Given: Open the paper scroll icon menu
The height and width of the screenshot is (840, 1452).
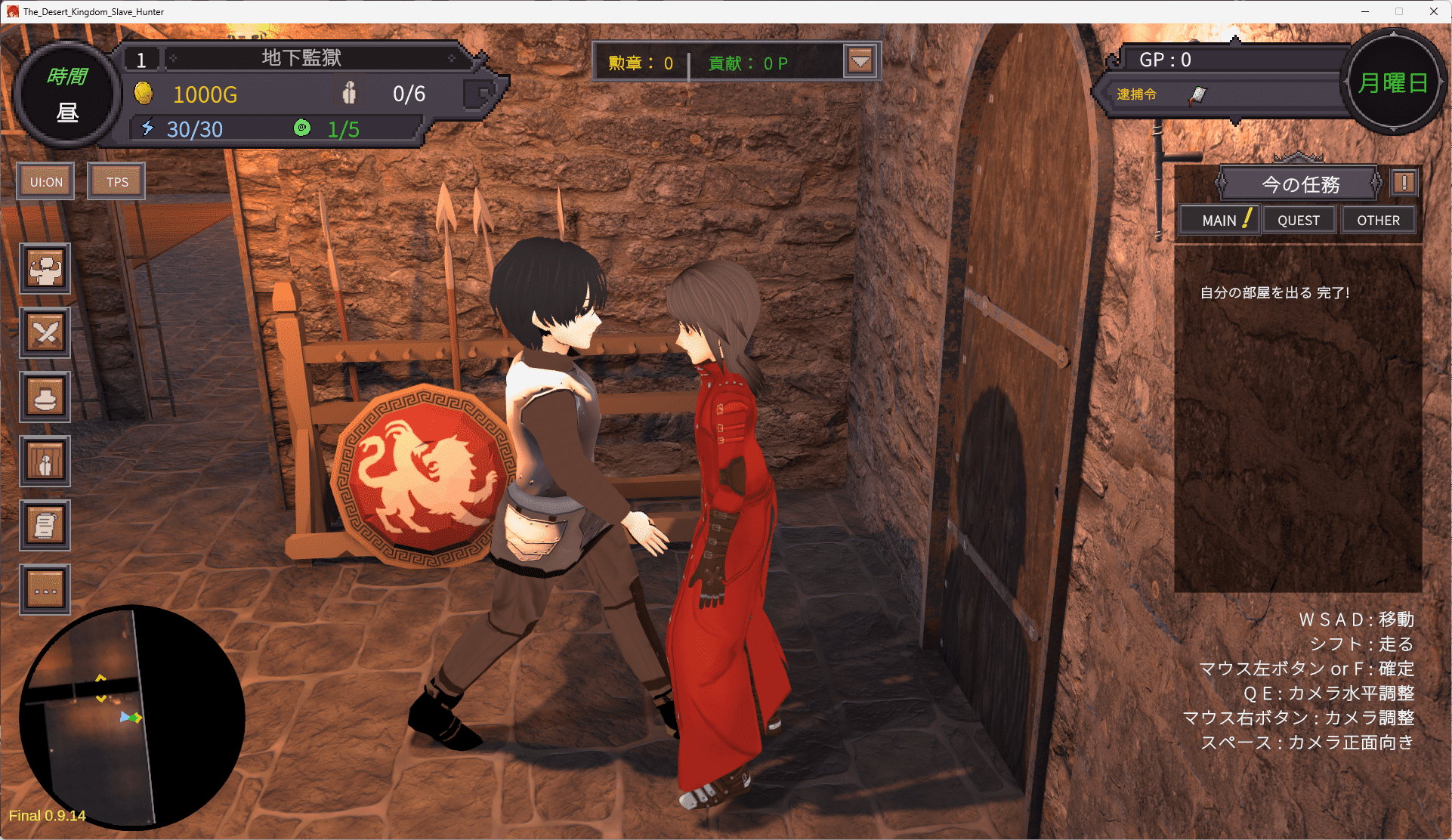Looking at the screenshot, I should (x=45, y=526).
